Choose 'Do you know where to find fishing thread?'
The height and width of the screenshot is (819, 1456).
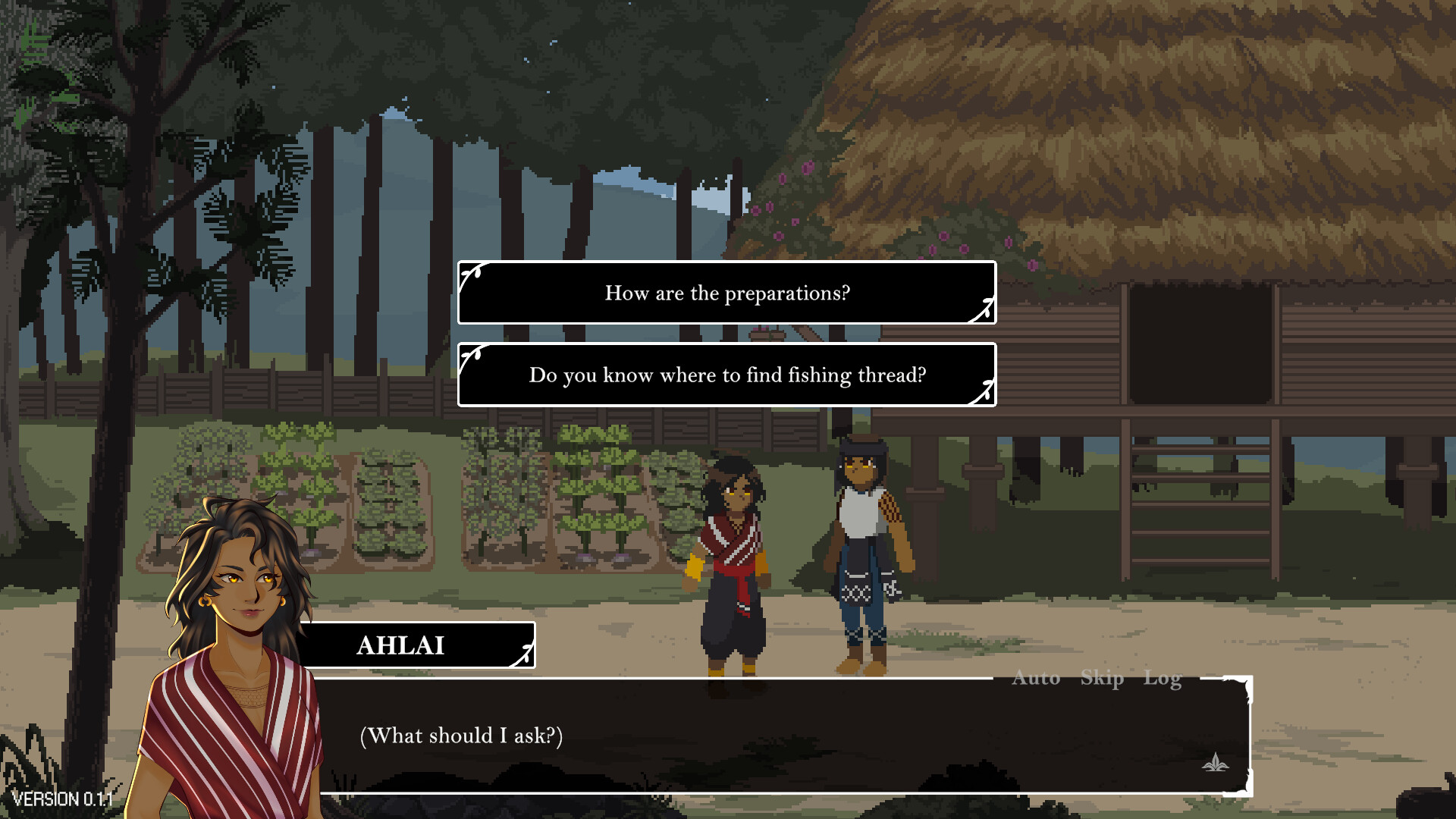point(726,375)
